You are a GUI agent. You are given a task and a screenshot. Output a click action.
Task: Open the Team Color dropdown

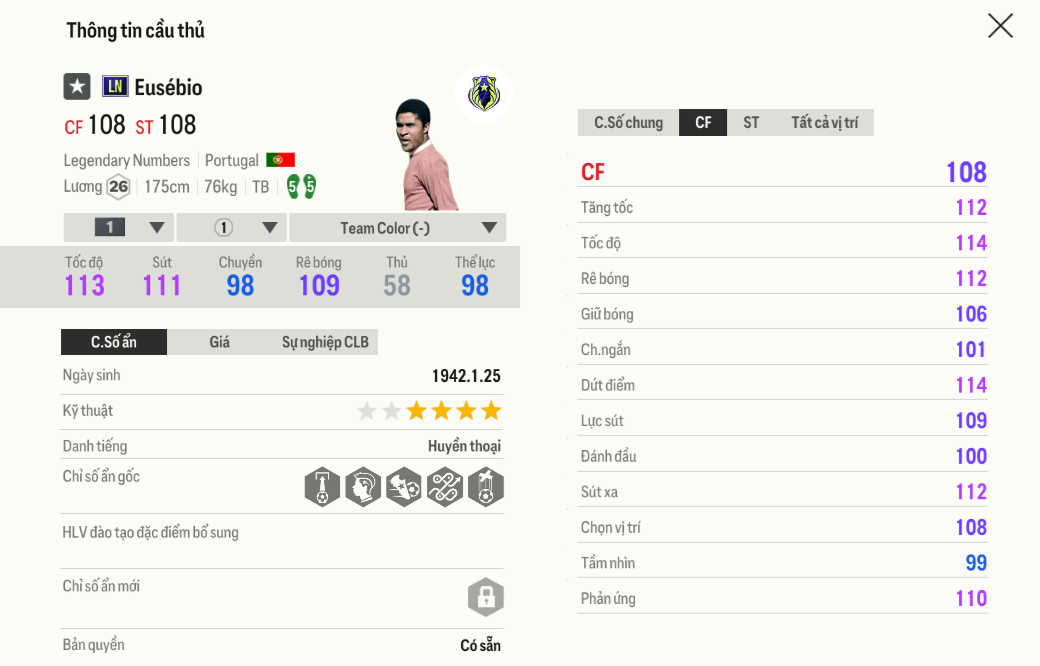(398, 228)
